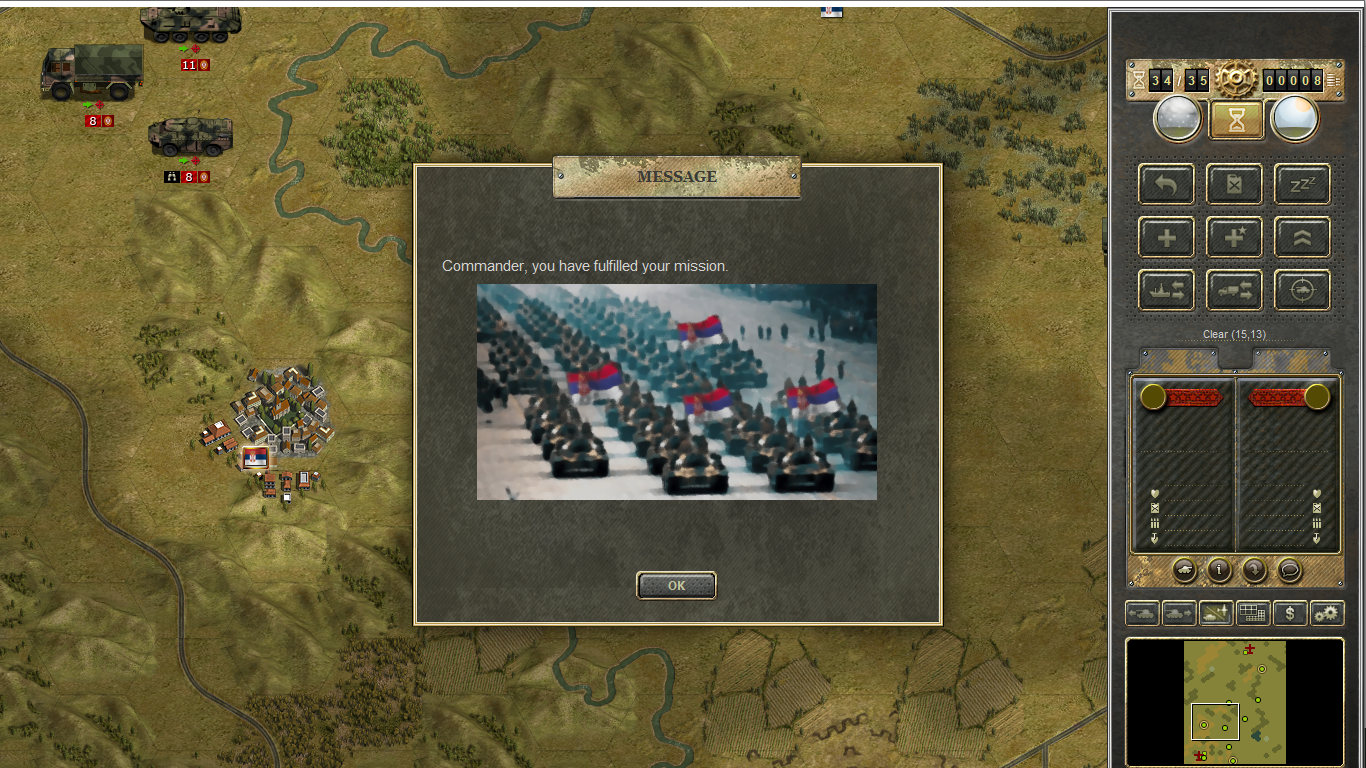The height and width of the screenshot is (768, 1366).
Task: Click the fuel canister supply button
Action: (x=1234, y=184)
